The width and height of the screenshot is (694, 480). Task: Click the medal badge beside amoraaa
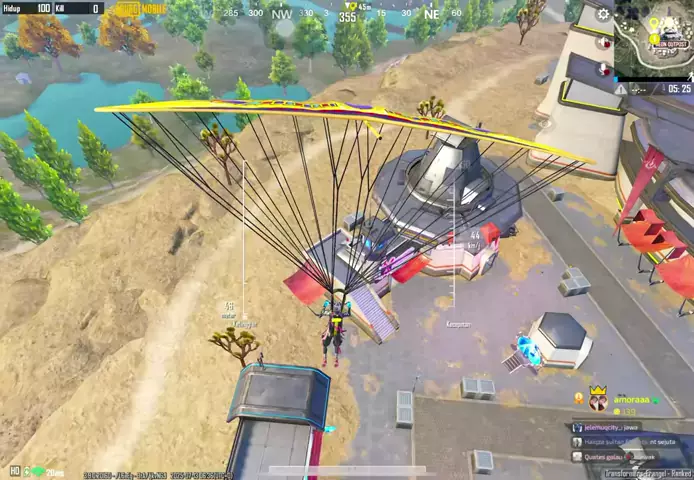click(578, 398)
